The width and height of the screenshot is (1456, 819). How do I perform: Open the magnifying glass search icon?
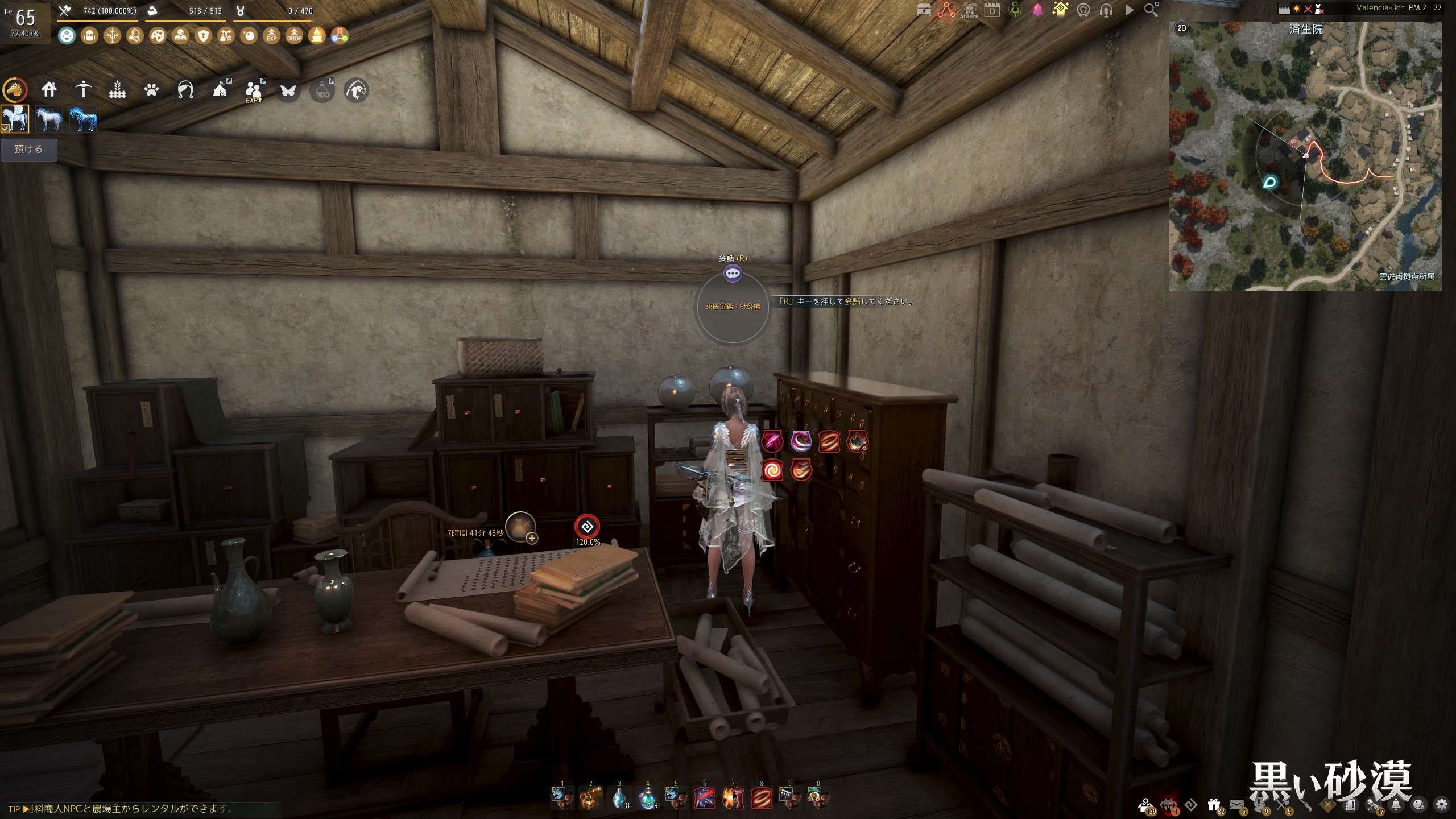[x=1151, y=10]
